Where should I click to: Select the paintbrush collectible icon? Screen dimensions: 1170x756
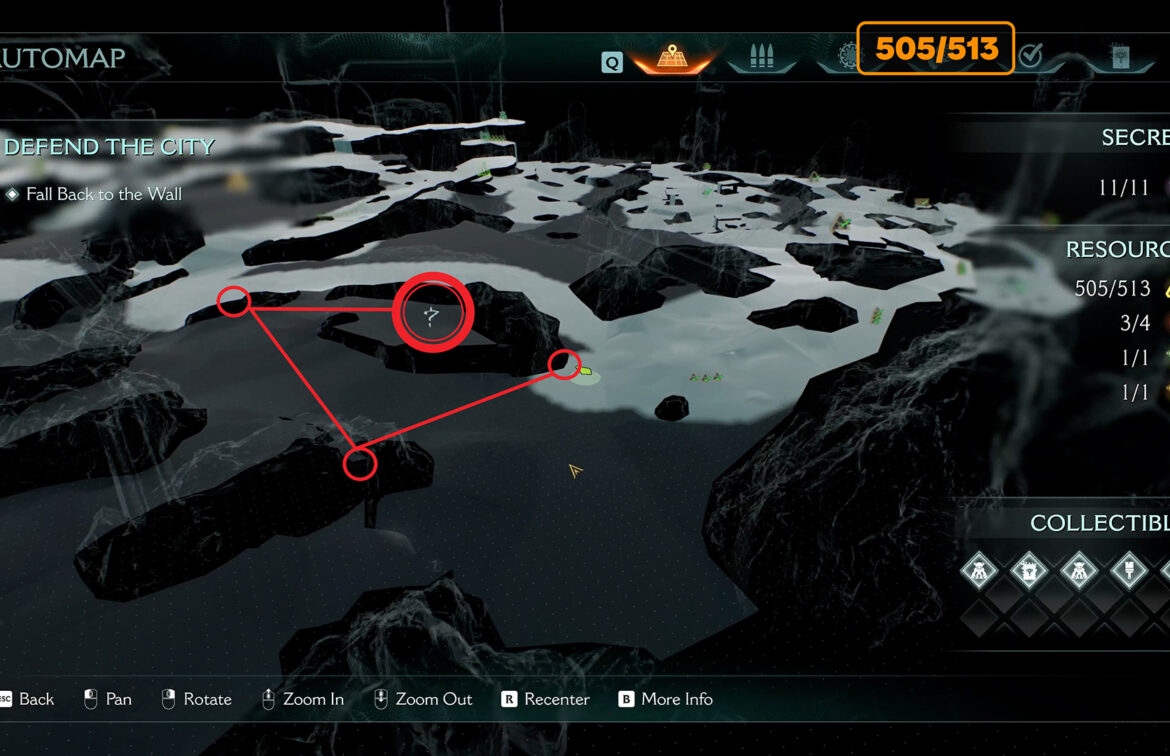click(1128, 571)
